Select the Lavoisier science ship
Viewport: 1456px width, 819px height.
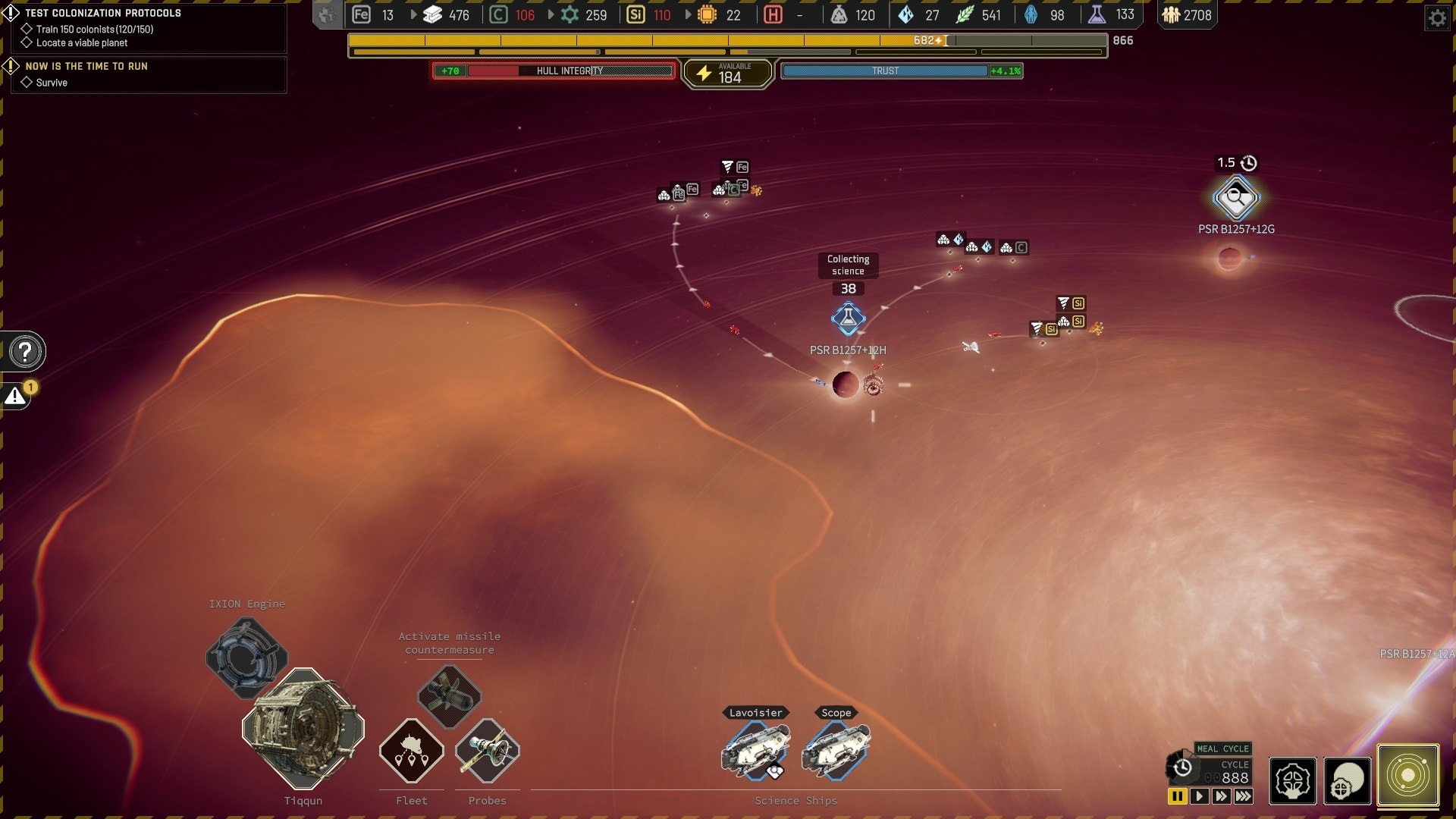tap(755, 750)
